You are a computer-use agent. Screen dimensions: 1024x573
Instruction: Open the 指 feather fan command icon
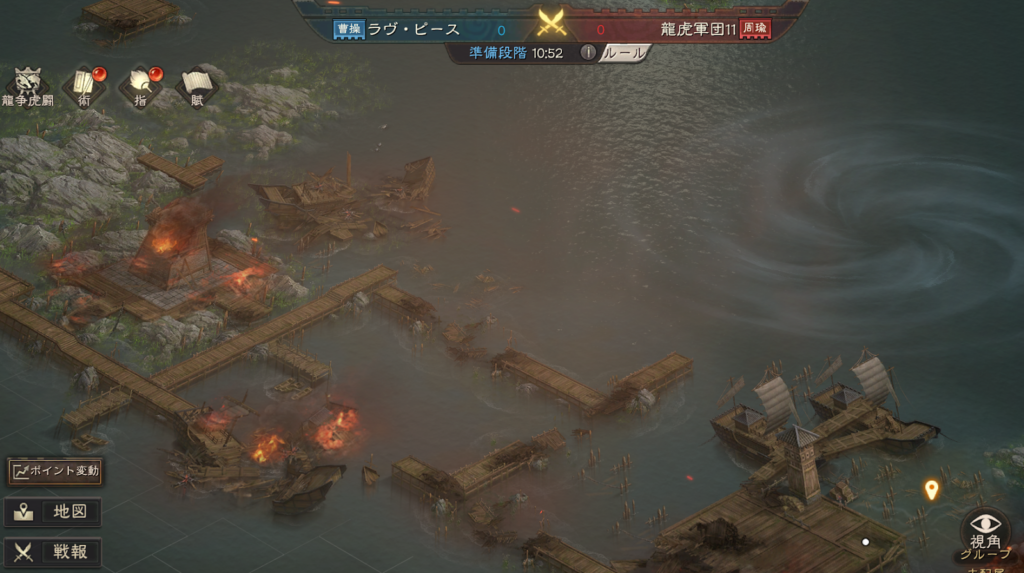141,84
